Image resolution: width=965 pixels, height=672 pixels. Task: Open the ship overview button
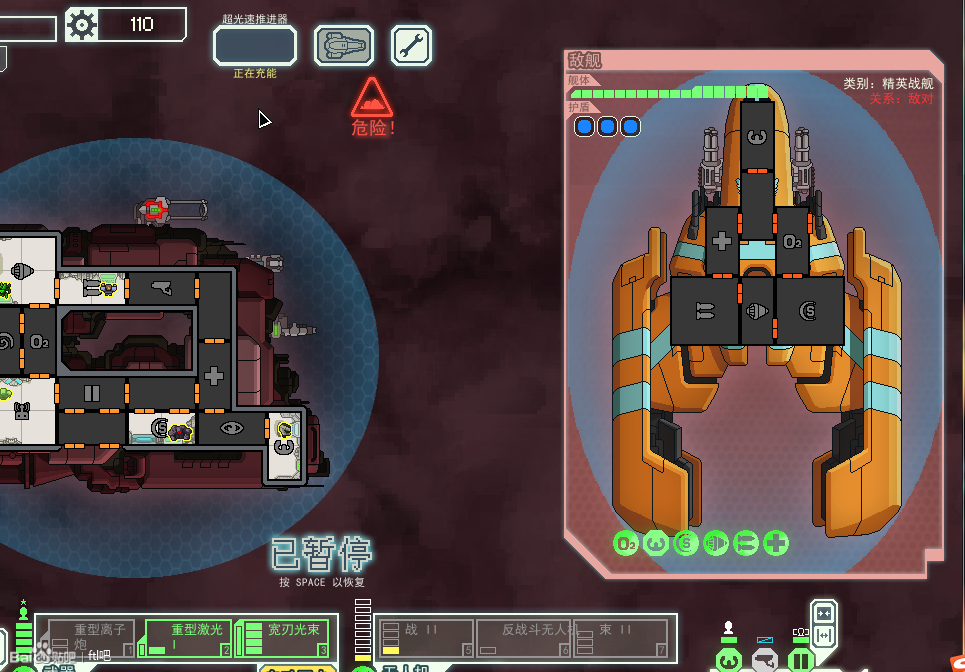tap(344, 46)
